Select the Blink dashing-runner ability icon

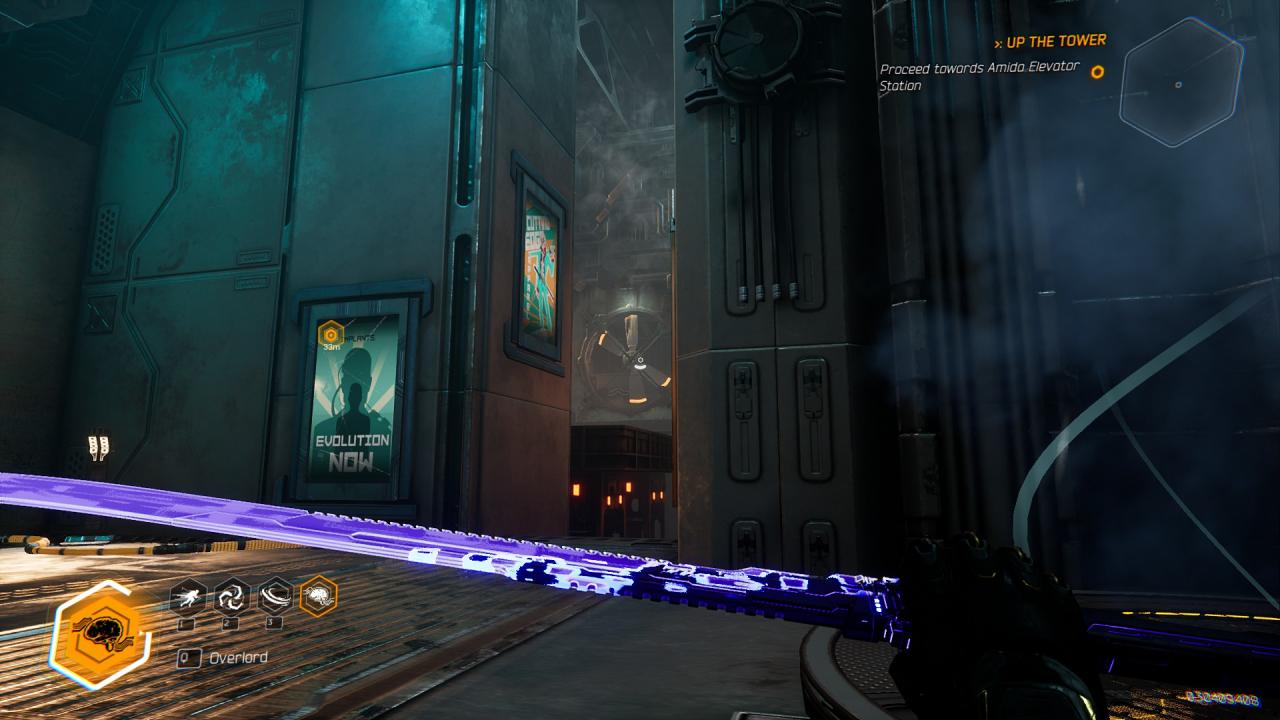(188, 597)
